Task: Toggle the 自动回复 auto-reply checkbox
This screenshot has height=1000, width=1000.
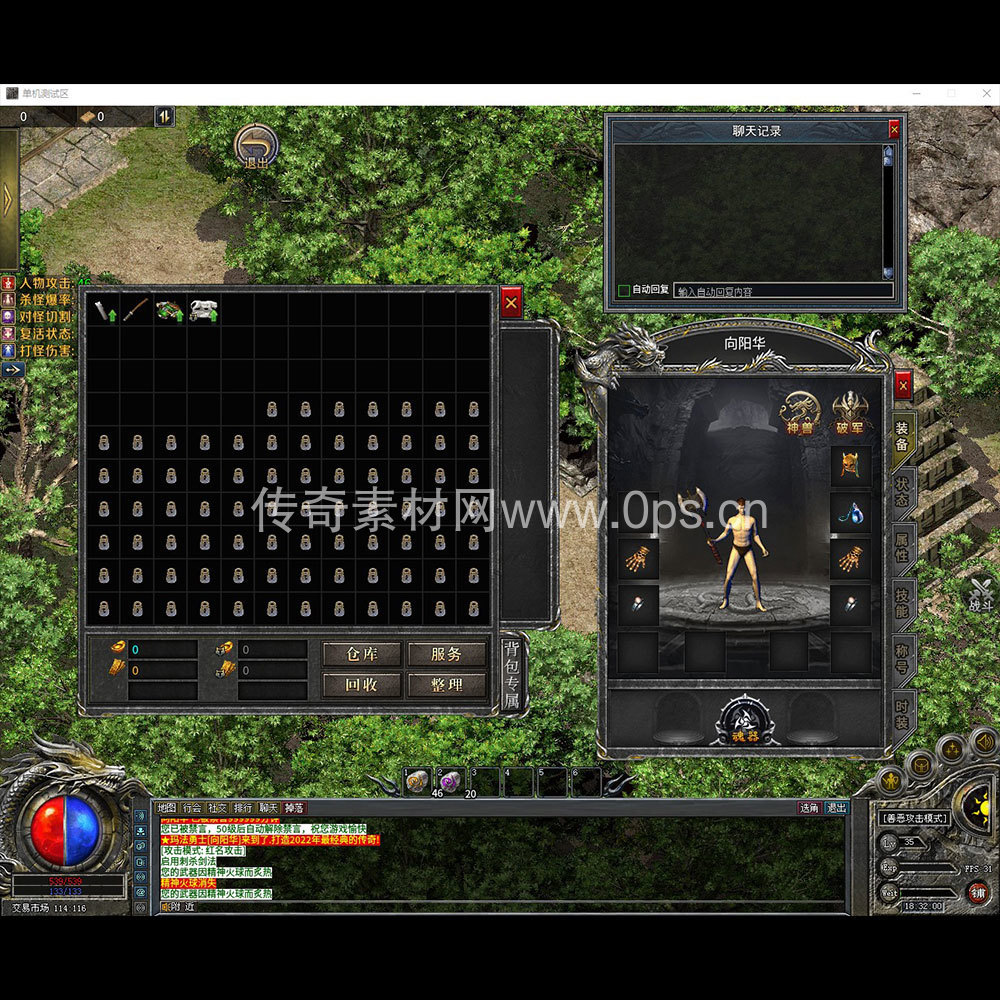Action: tap(624, 291)
